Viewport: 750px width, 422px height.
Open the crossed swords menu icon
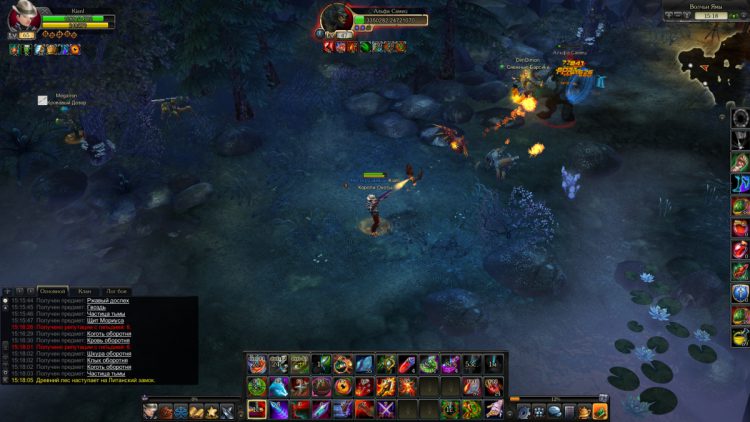click(227, 411)
